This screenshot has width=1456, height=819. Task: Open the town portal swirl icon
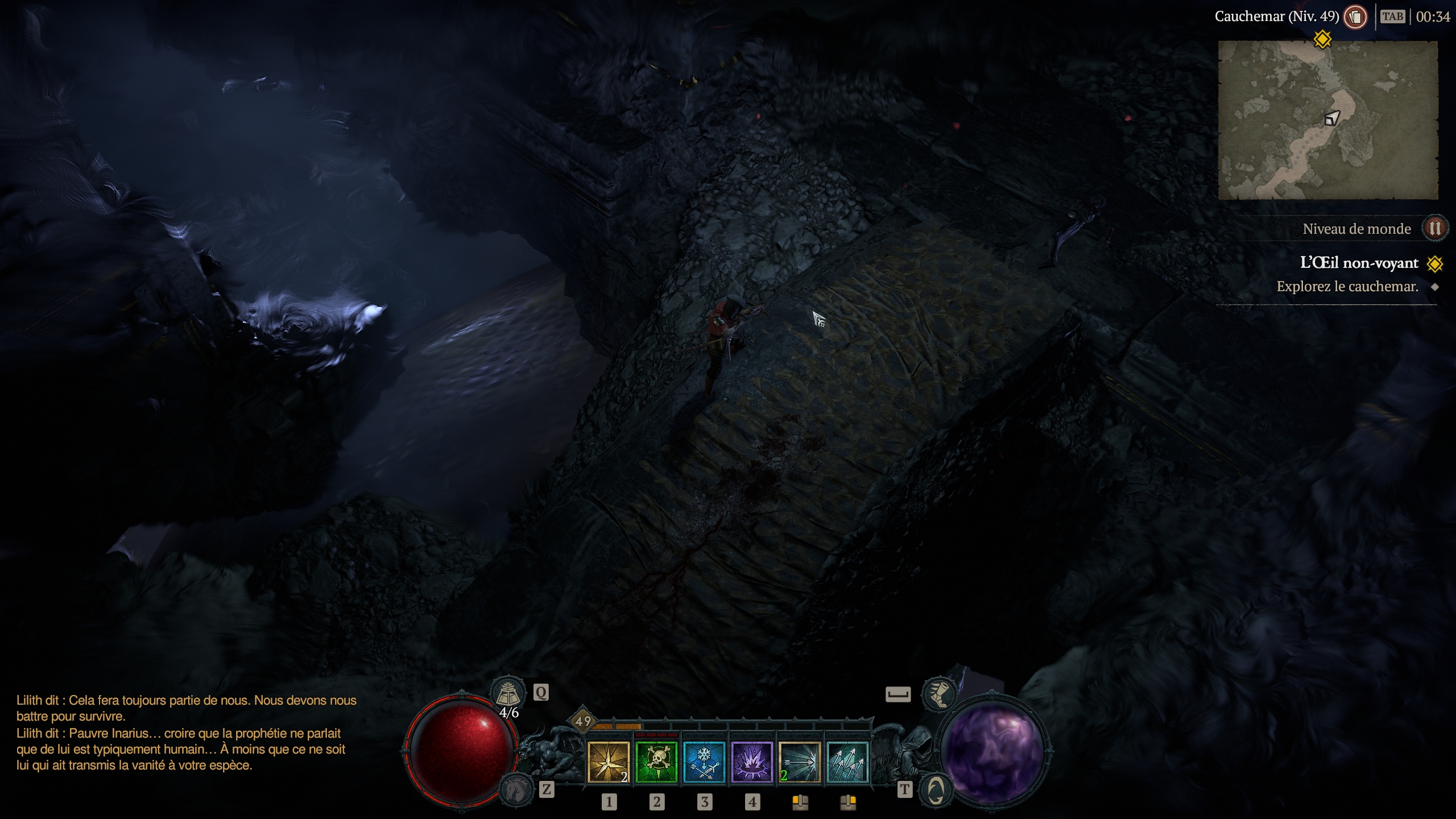(x=936, y=789)
